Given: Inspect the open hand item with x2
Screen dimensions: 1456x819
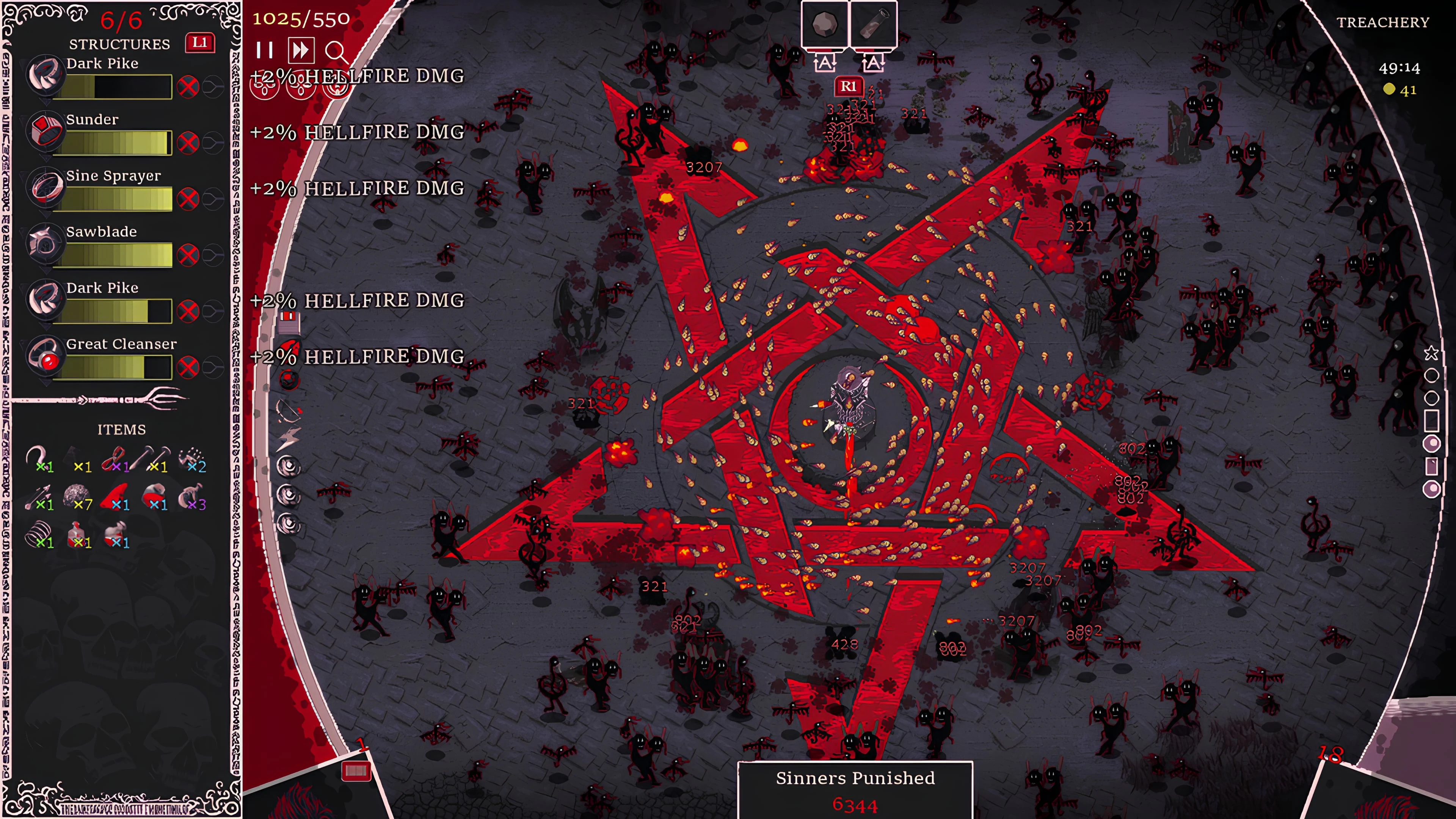Looking at the screenshot, I should click(192, 458).
